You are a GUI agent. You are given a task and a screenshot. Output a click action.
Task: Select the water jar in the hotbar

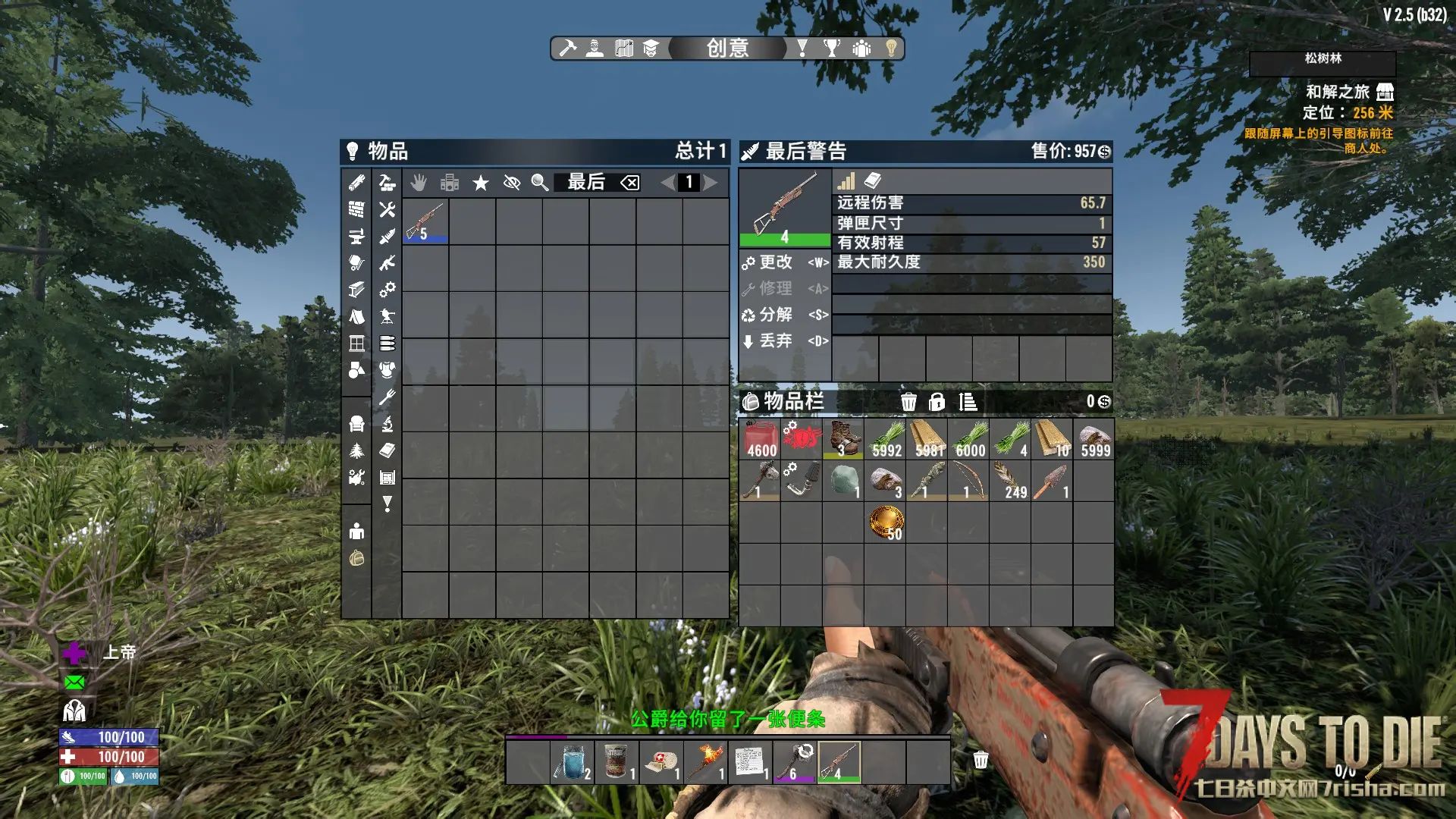pyautogui.click(x=573, y=762)
